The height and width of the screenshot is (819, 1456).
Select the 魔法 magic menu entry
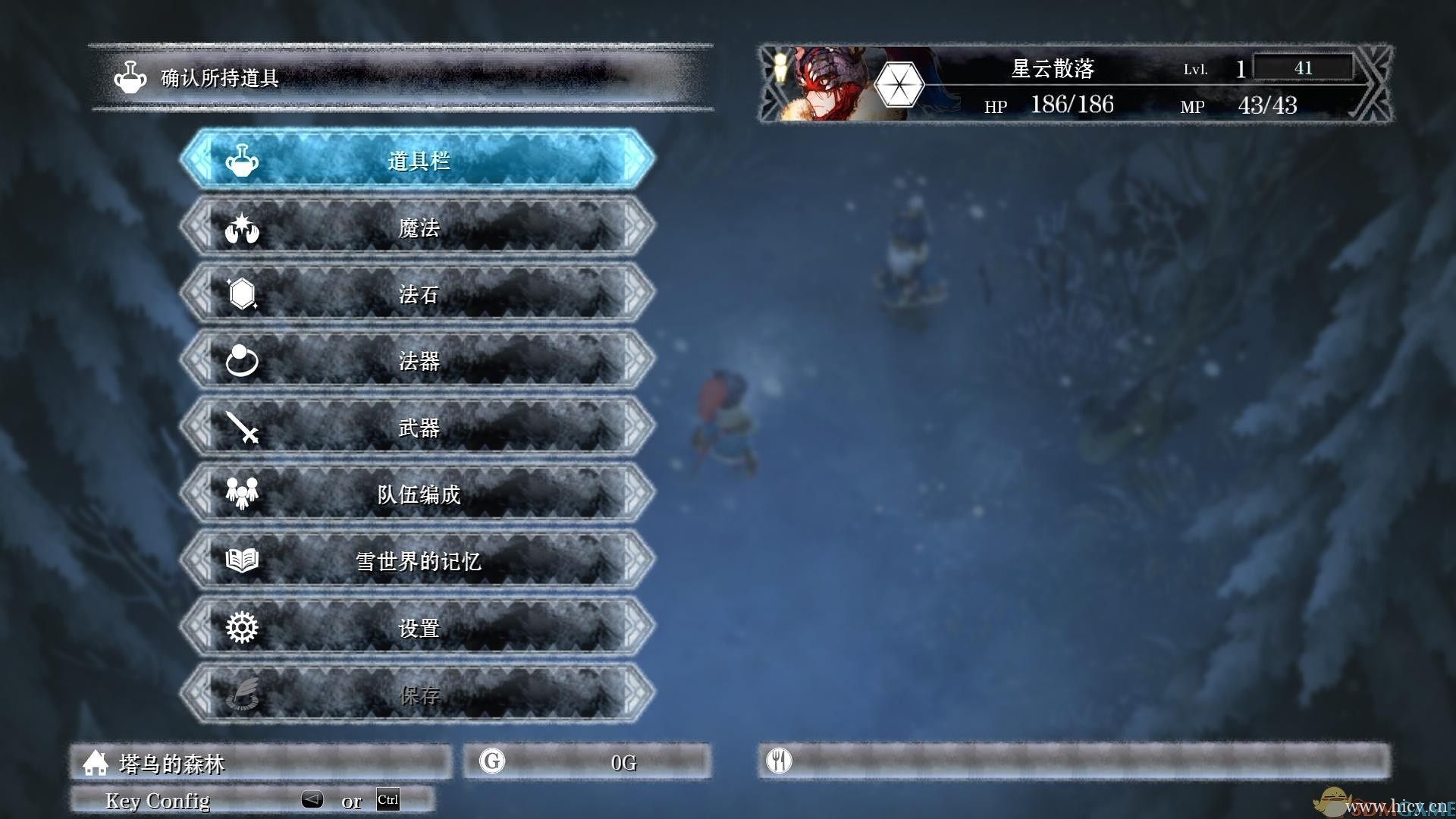[418, 227]
